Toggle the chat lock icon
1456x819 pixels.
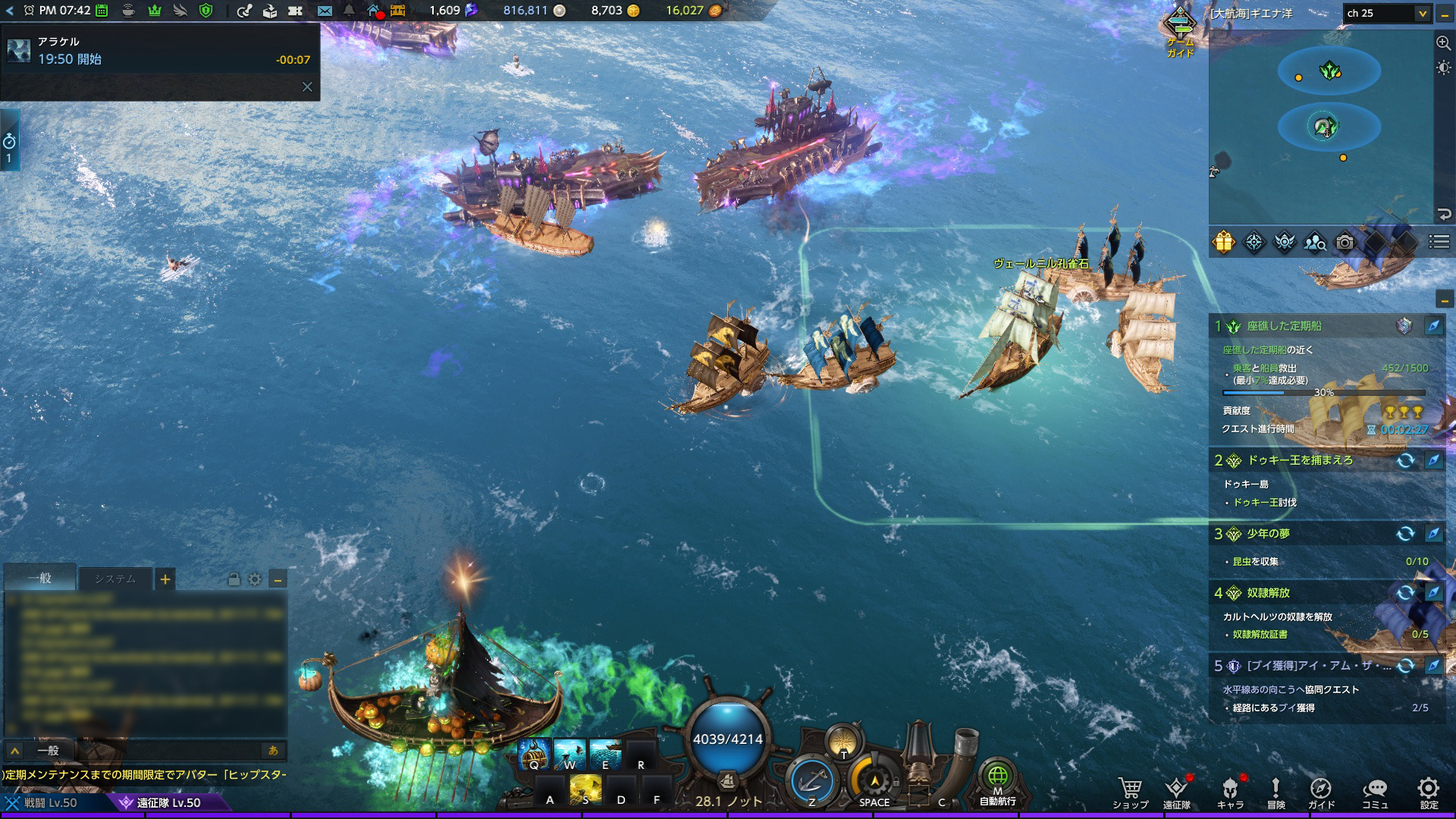[x=234, y=580]
